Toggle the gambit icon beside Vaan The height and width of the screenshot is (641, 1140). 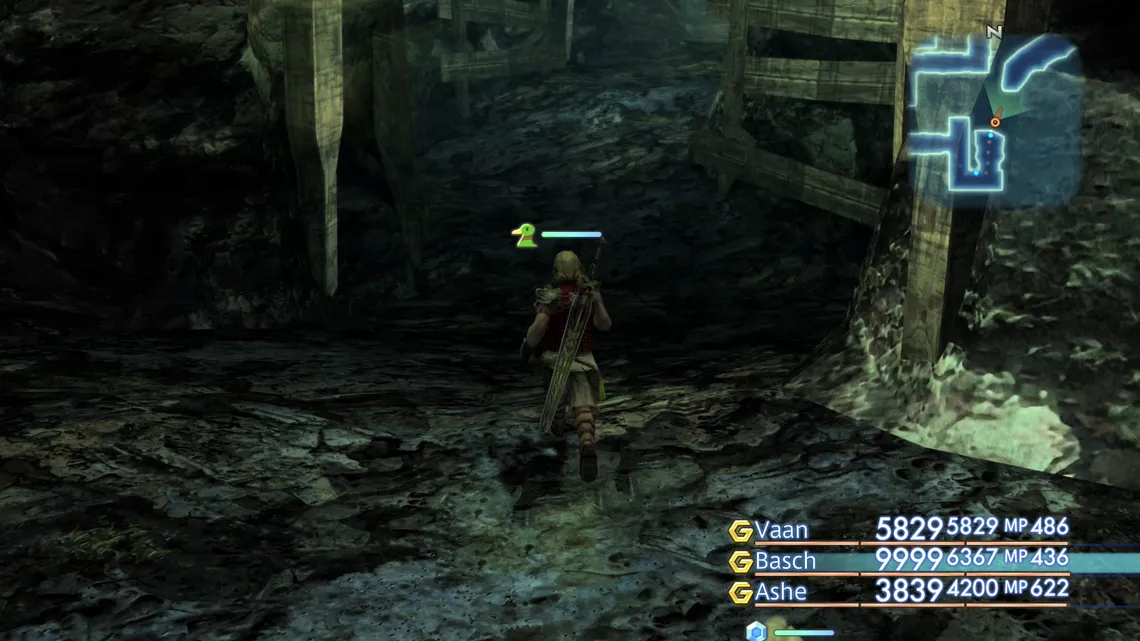coord(740,531)
